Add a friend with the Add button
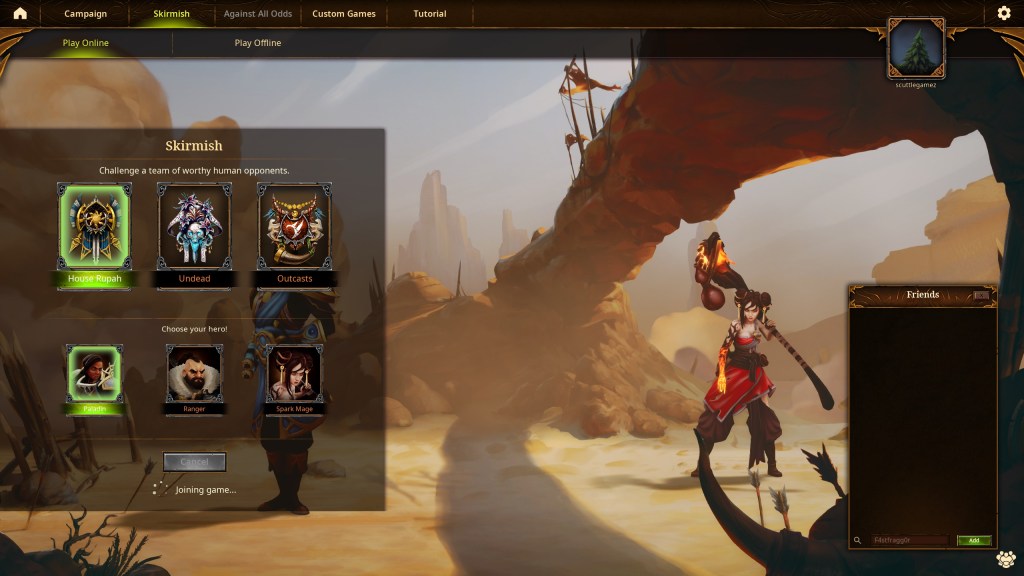This screenshot has height=576, width=1024. [x=973, y=541]
